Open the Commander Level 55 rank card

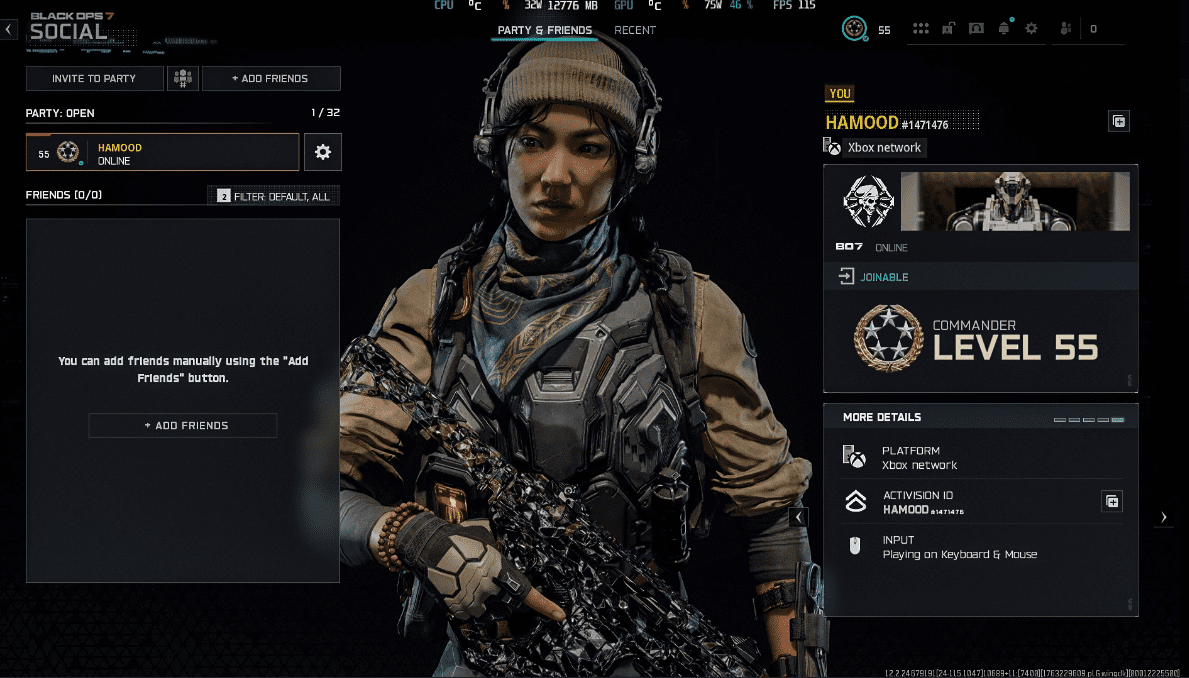point(980,340)
